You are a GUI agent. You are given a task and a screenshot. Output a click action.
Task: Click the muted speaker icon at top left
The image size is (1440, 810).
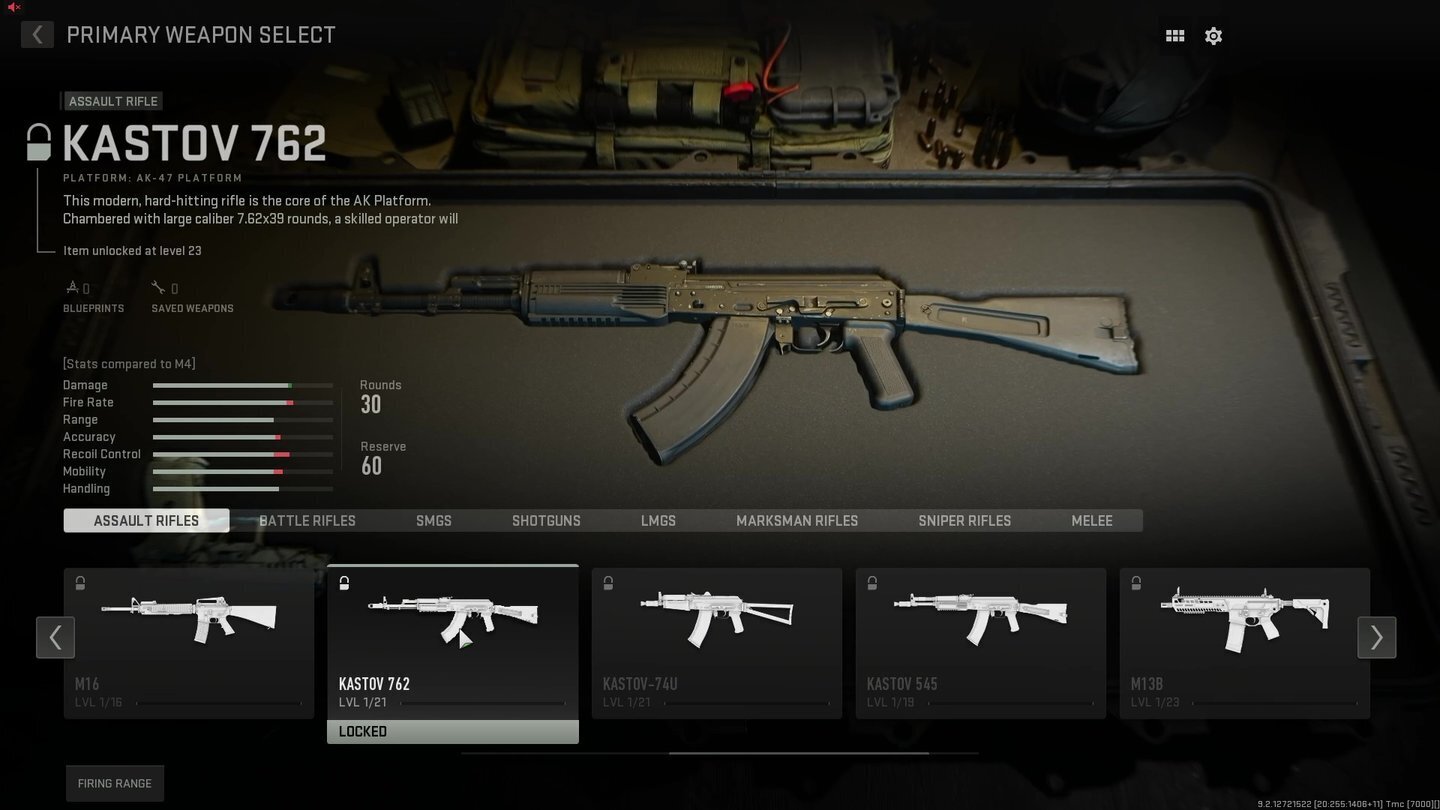point(12,7)
